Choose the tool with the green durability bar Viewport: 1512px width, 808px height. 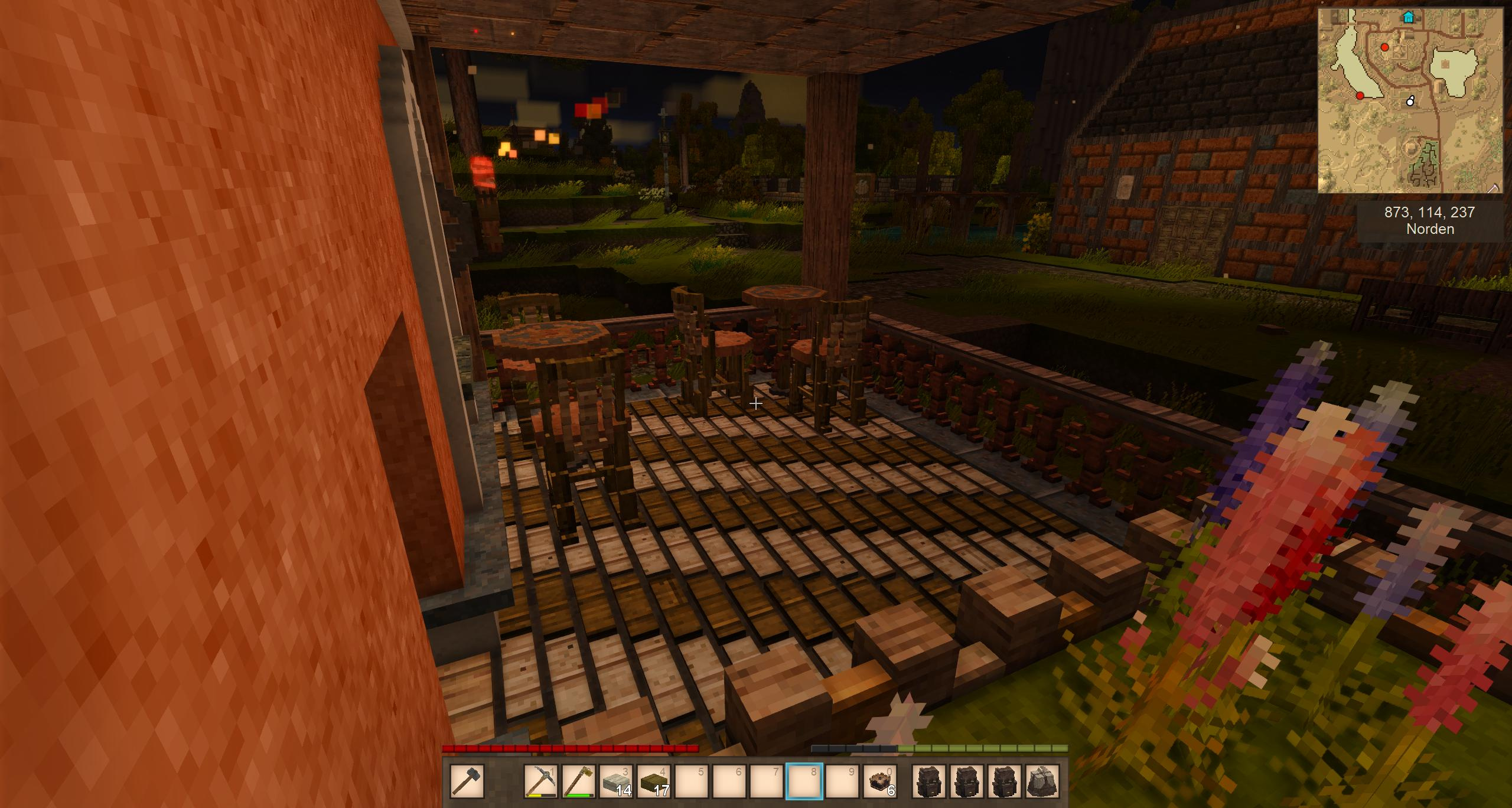[x=578, y=781]
